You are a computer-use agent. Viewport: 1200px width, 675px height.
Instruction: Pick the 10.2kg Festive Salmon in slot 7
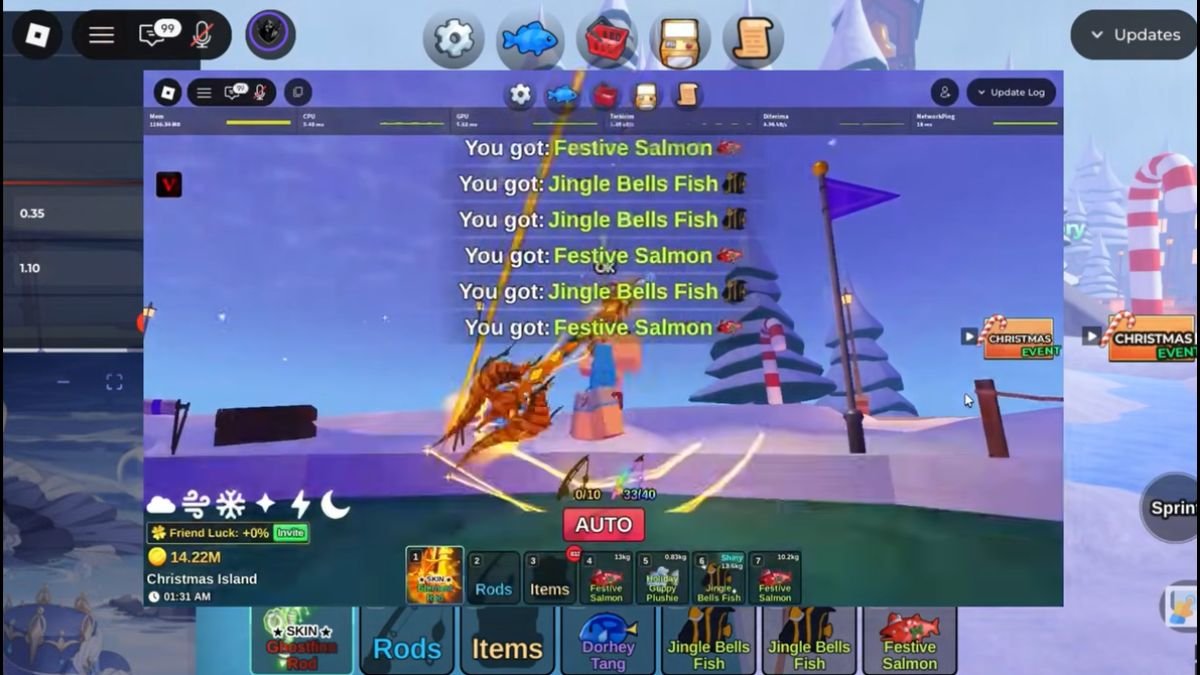(x=774, y=578)
